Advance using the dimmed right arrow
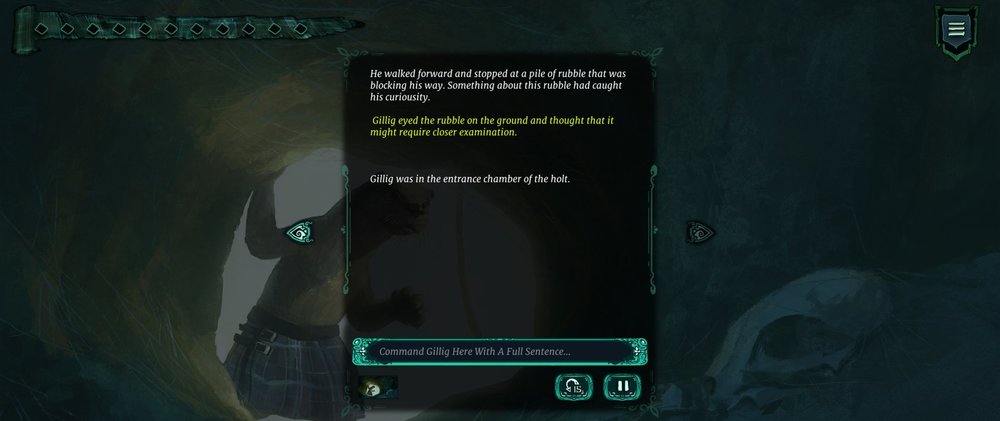This screenshot has width=1000, height=421. click(700, 233)
